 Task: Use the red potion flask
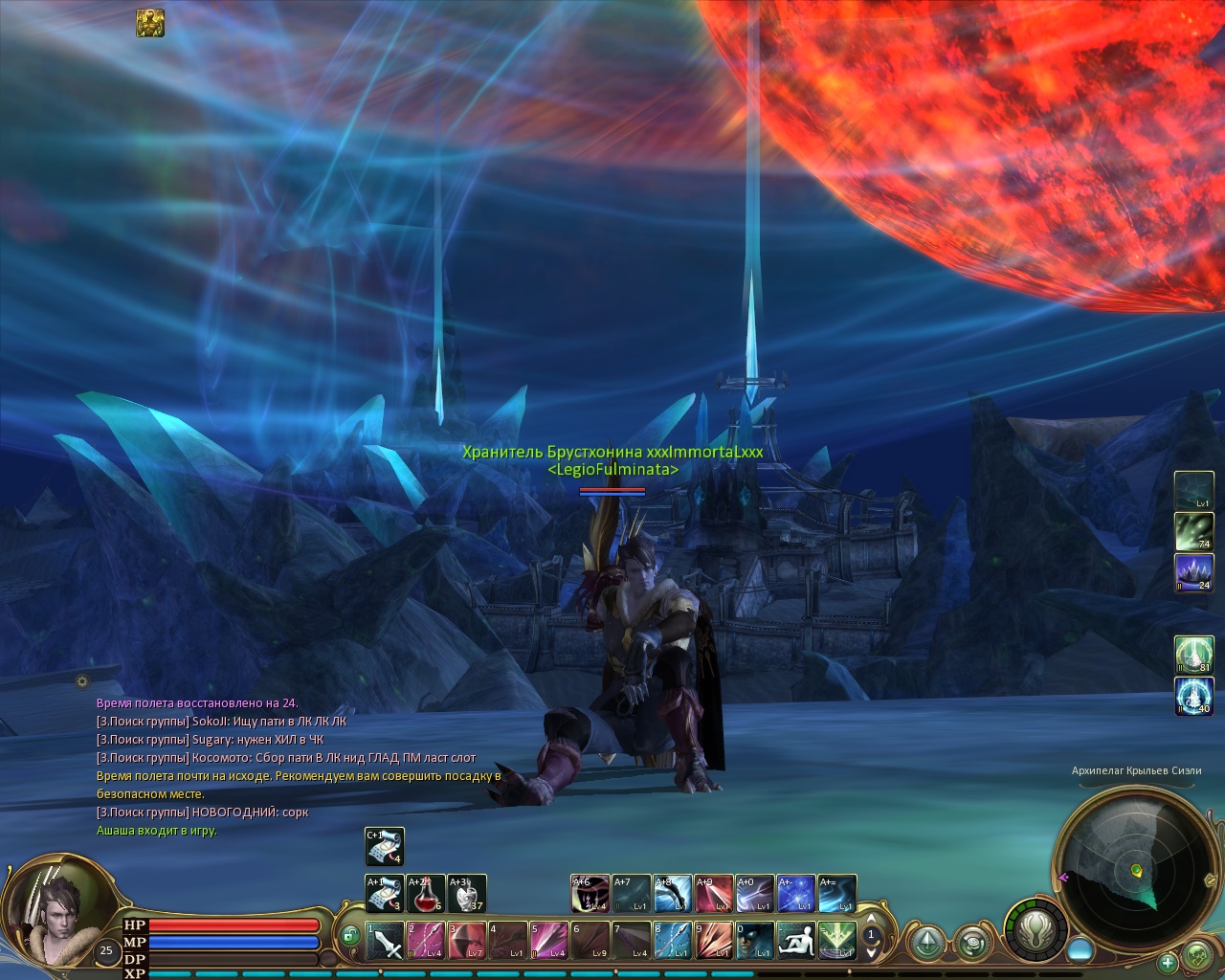coord(425,894)
